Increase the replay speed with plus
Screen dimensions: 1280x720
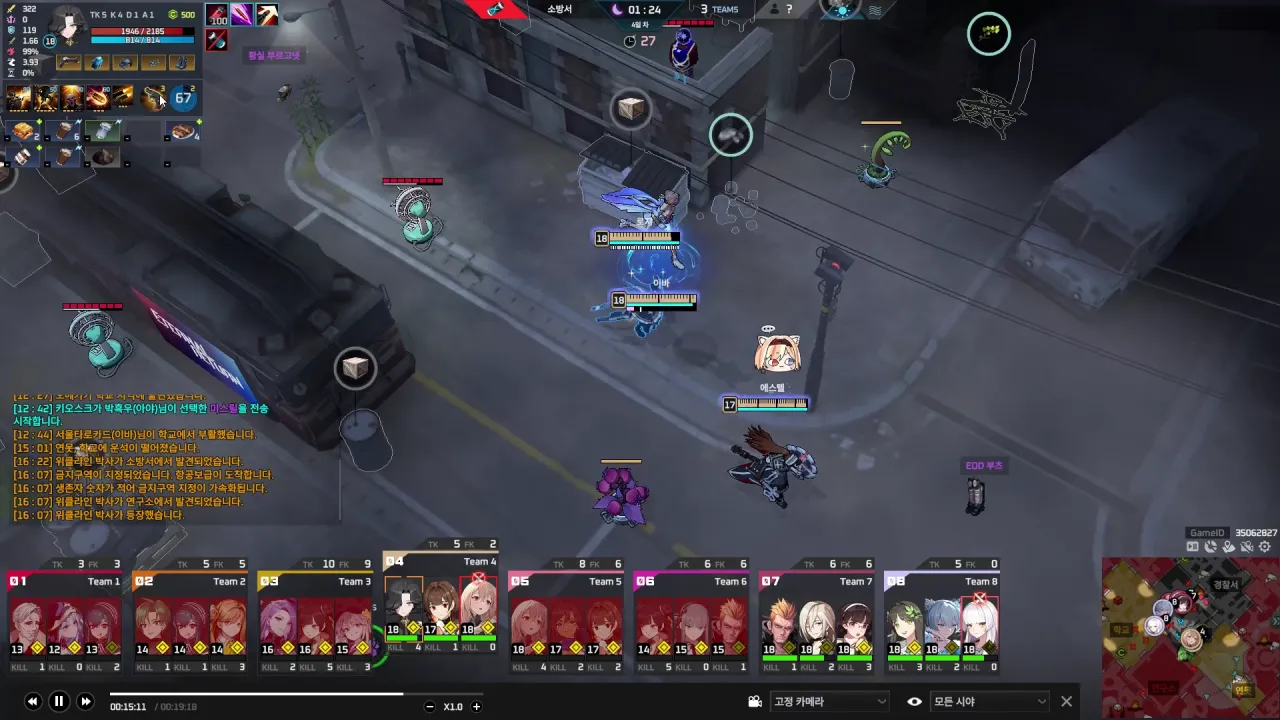point(476,707)
